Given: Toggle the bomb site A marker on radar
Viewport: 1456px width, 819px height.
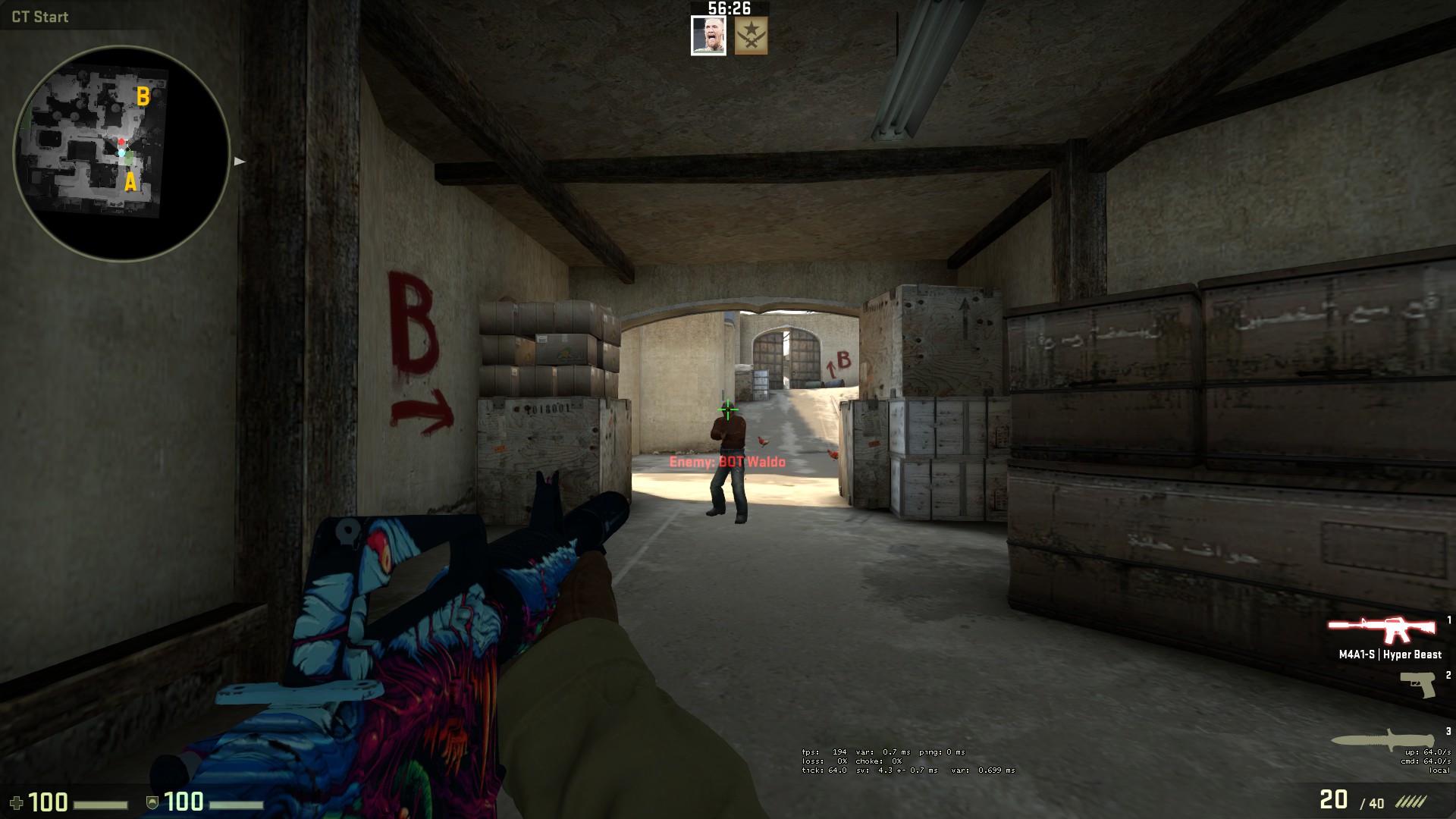Looking at the screenshot, I should [x=130, y=183].
